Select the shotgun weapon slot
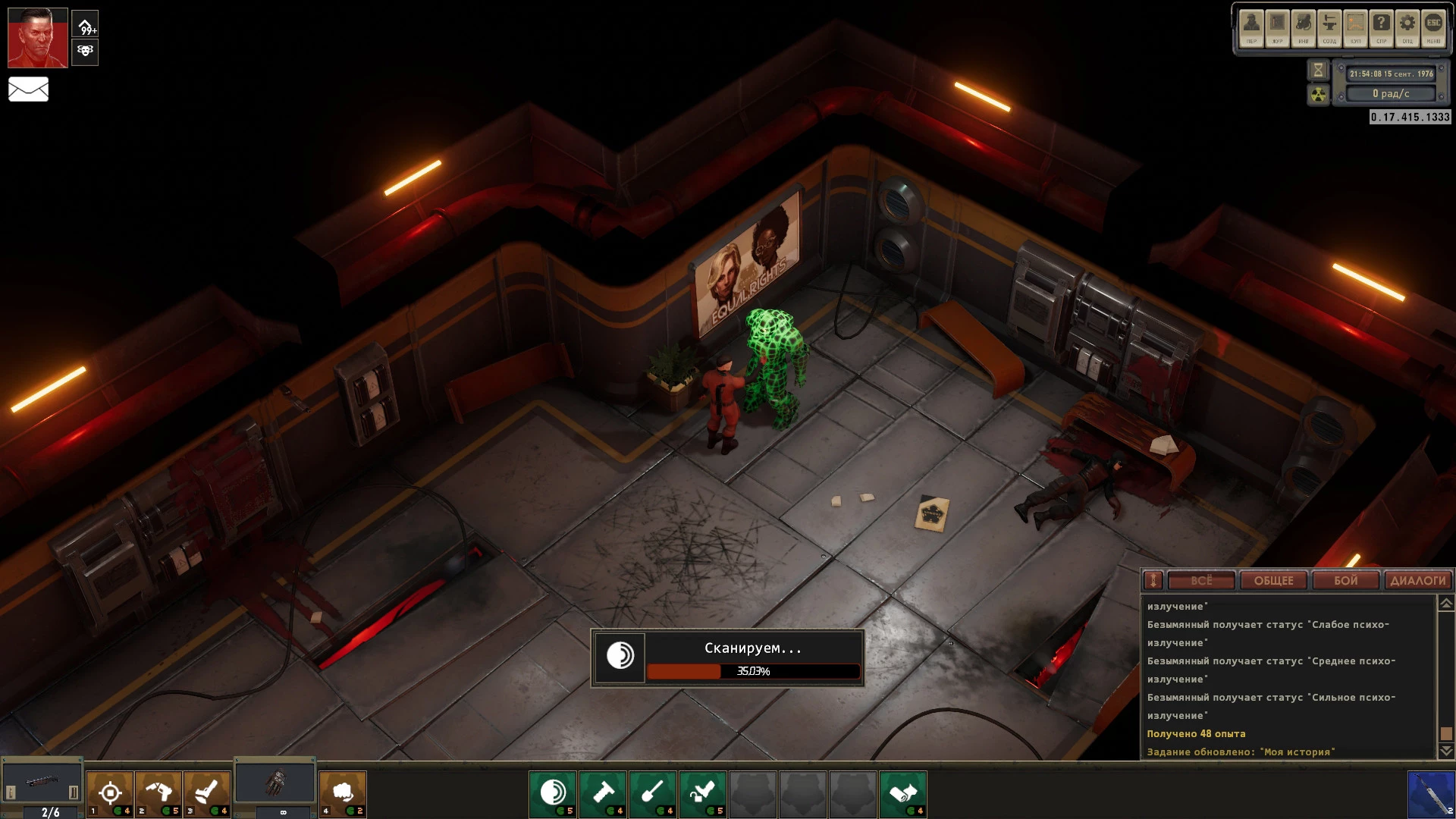 (42, 783)
